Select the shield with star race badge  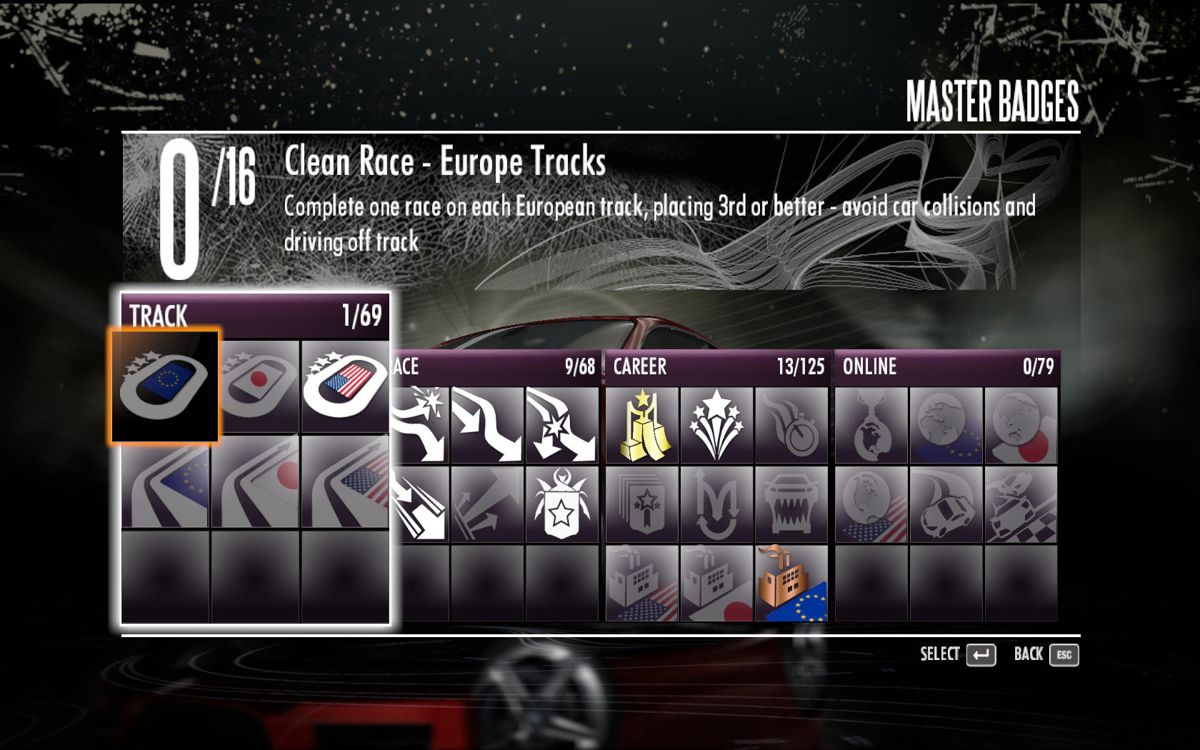pos(563,503)
